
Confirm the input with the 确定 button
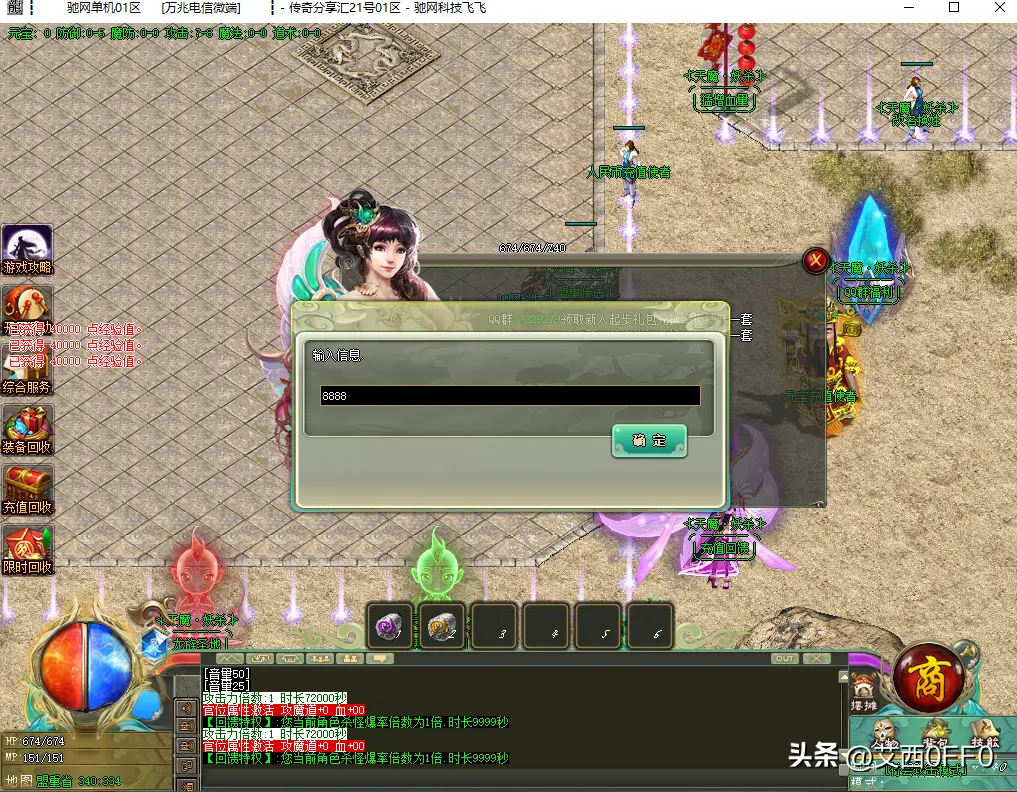tap(649, 441)
